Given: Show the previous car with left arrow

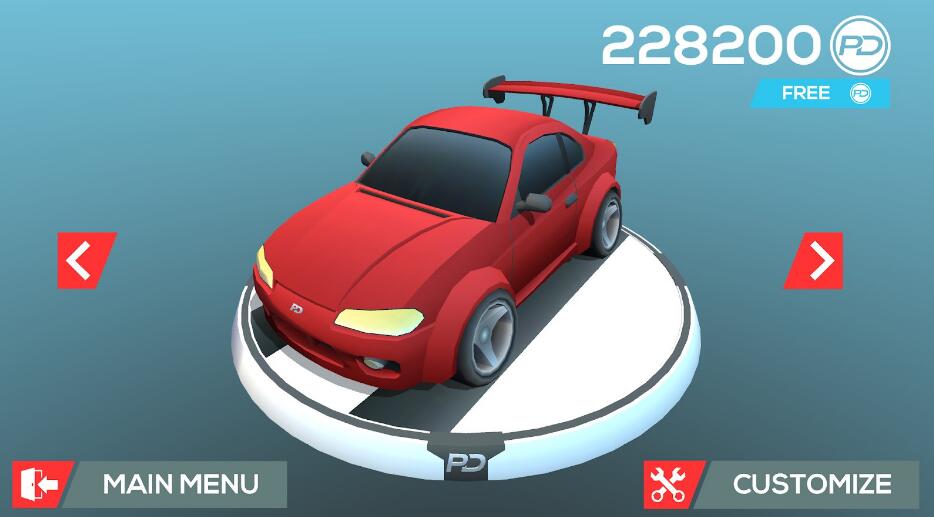Looking at the screenshot, I should pyautogui.click(x=85, y=260).
